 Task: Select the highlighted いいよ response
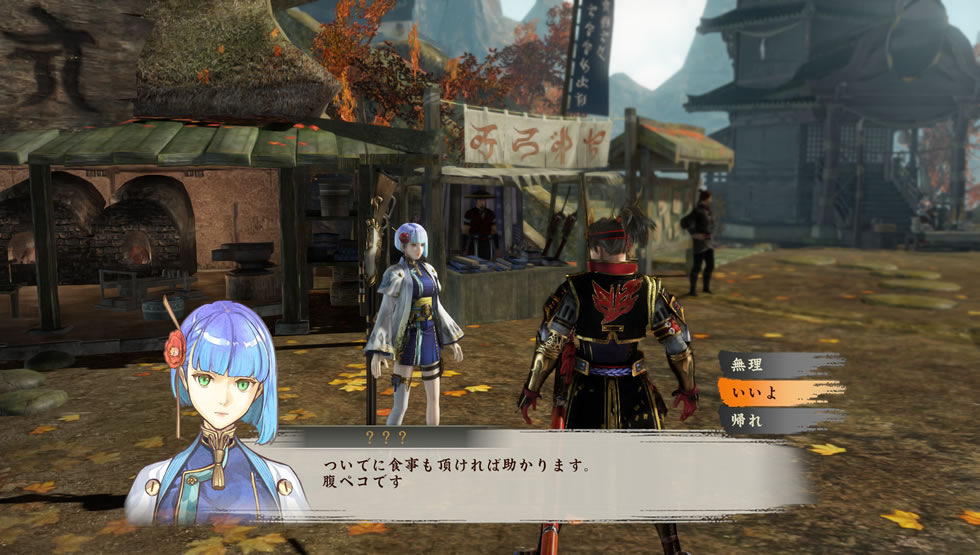point(776,392)
